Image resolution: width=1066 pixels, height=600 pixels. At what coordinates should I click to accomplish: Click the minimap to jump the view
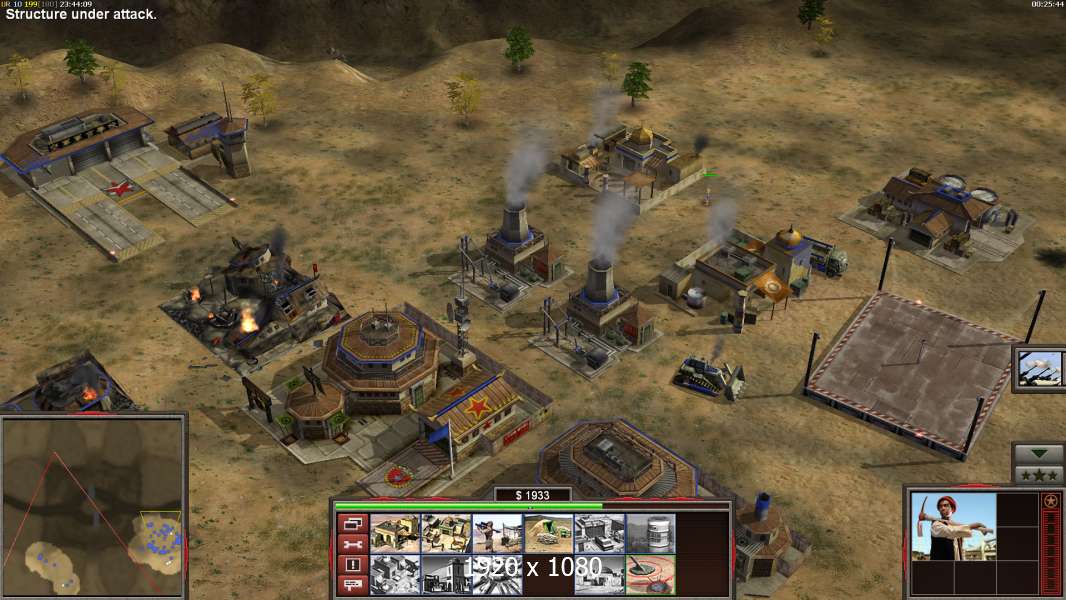point(93,506)
